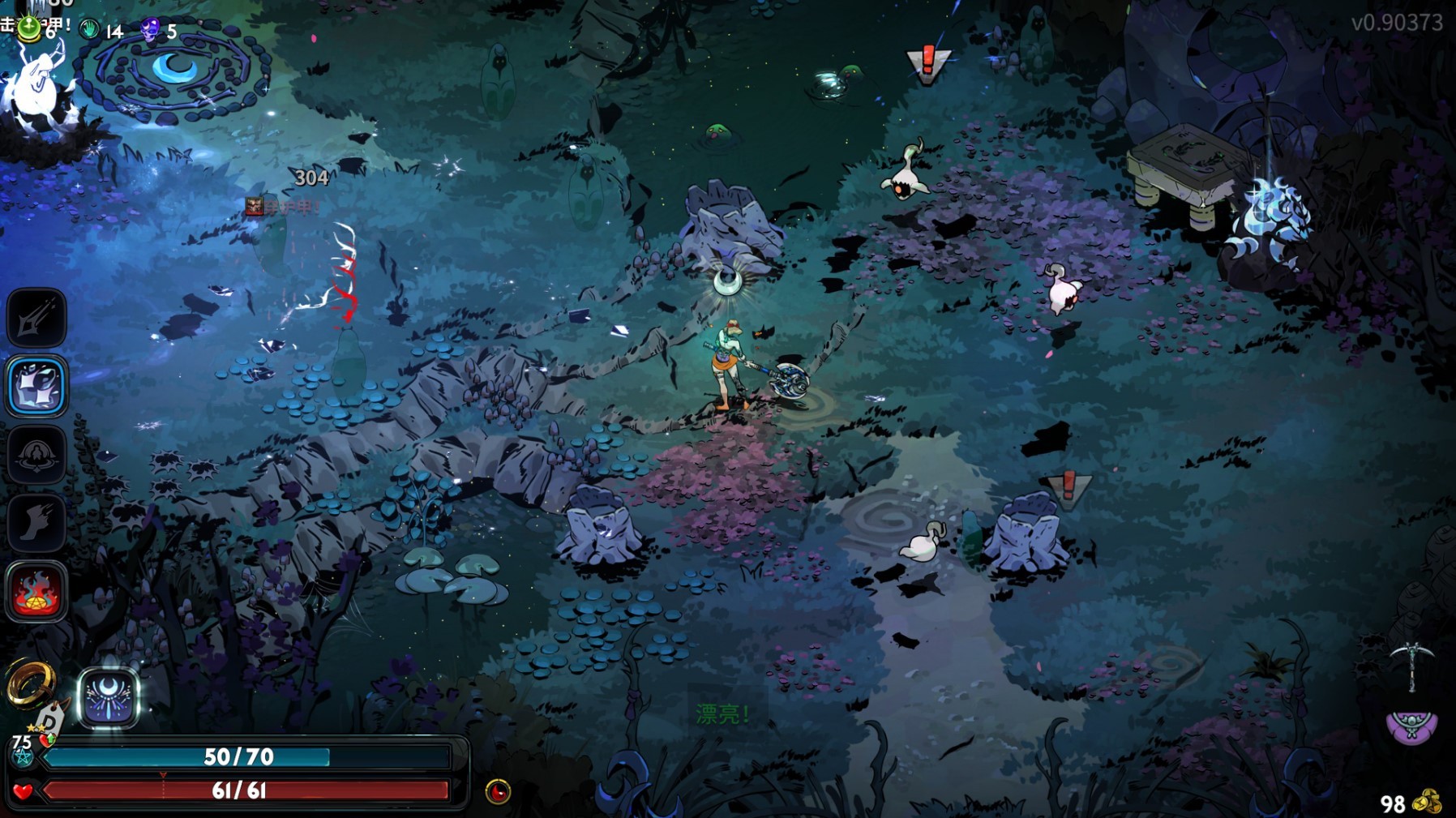The height and width of the screenshot is (818, 1456).
Task: Choose the empty Sprint foot slot
Action: 36,523
